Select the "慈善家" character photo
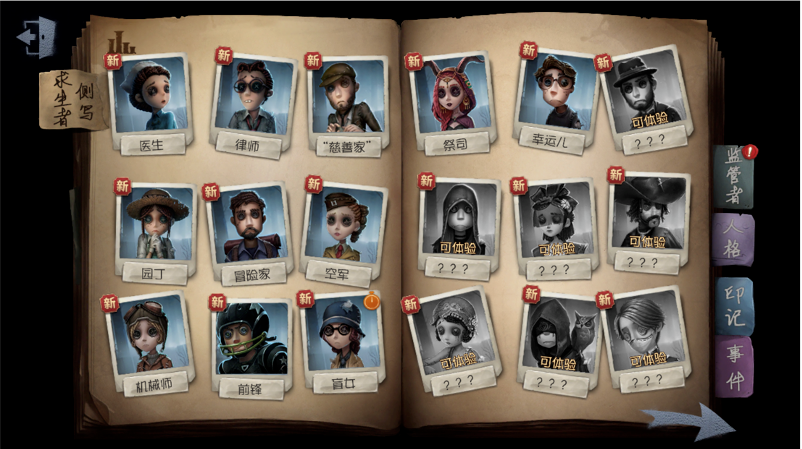 point(348,98)
